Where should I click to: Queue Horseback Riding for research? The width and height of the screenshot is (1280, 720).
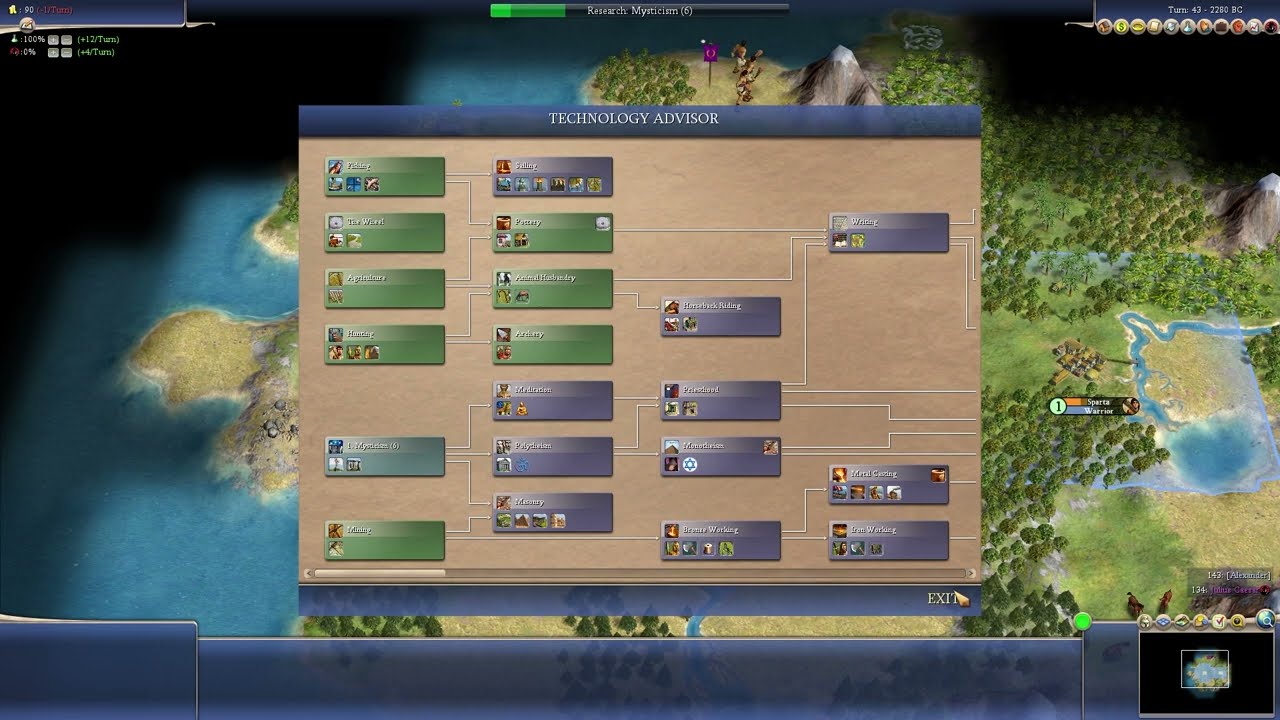pos(720,316)
